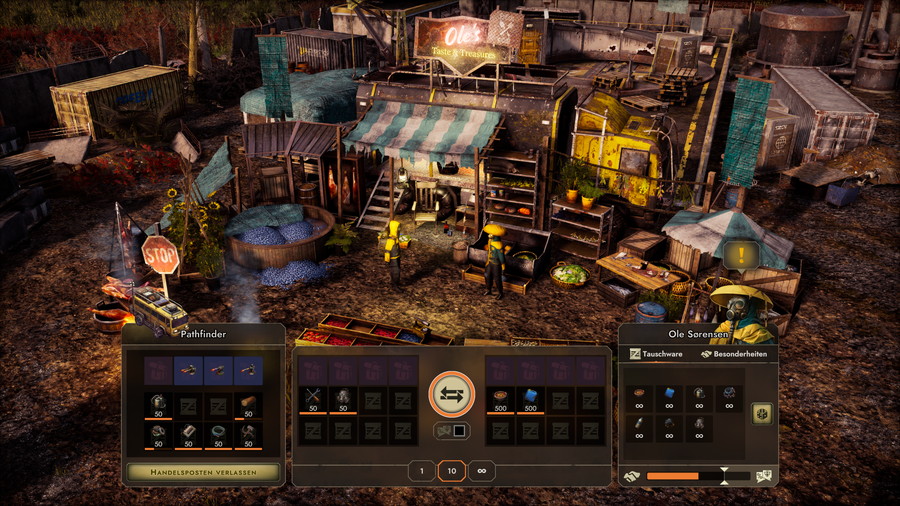The image size is (900, 506).
Task: Leave via the Handelsposten verlassen button
Action: pyautogui.click(x=203, y=471)
